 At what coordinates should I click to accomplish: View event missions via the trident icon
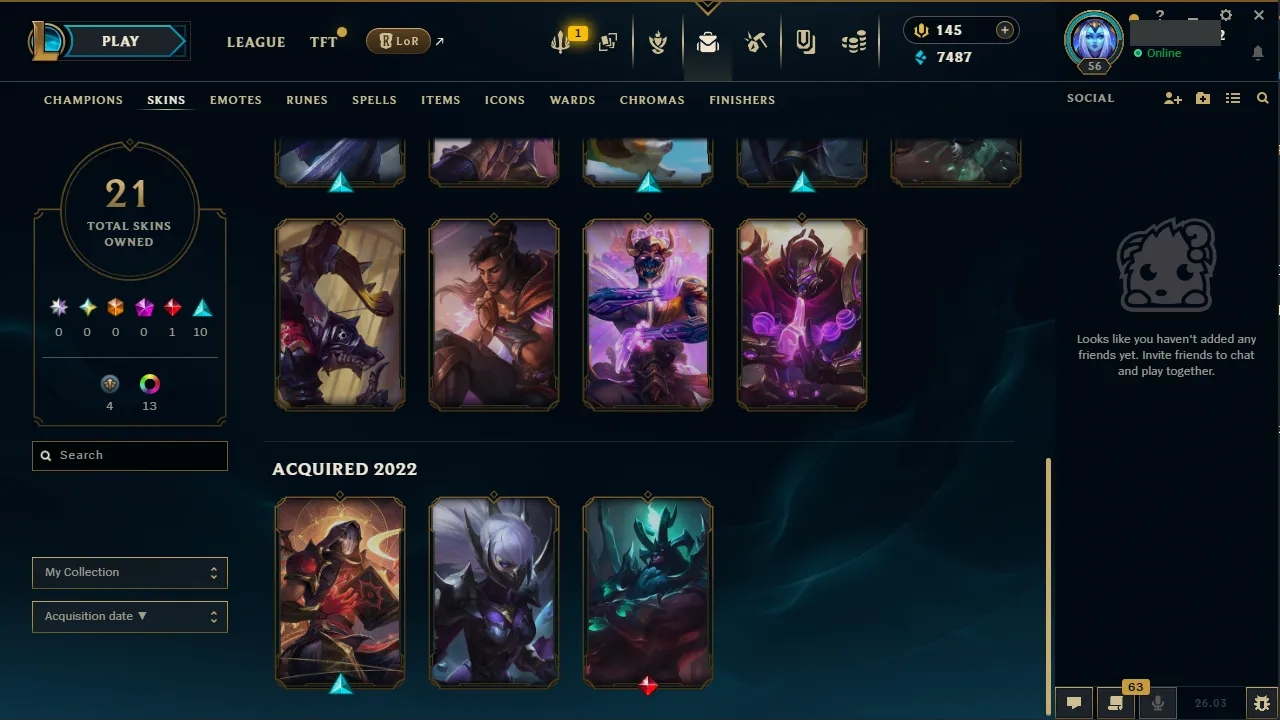tap(560, 41)
